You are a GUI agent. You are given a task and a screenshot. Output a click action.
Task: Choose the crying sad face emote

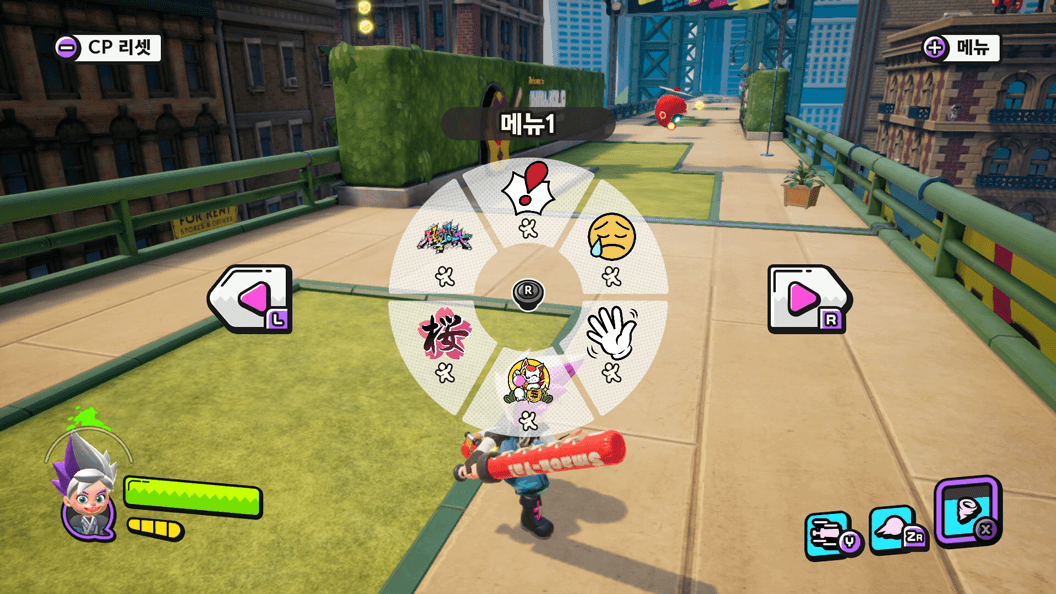pos(611,236)
